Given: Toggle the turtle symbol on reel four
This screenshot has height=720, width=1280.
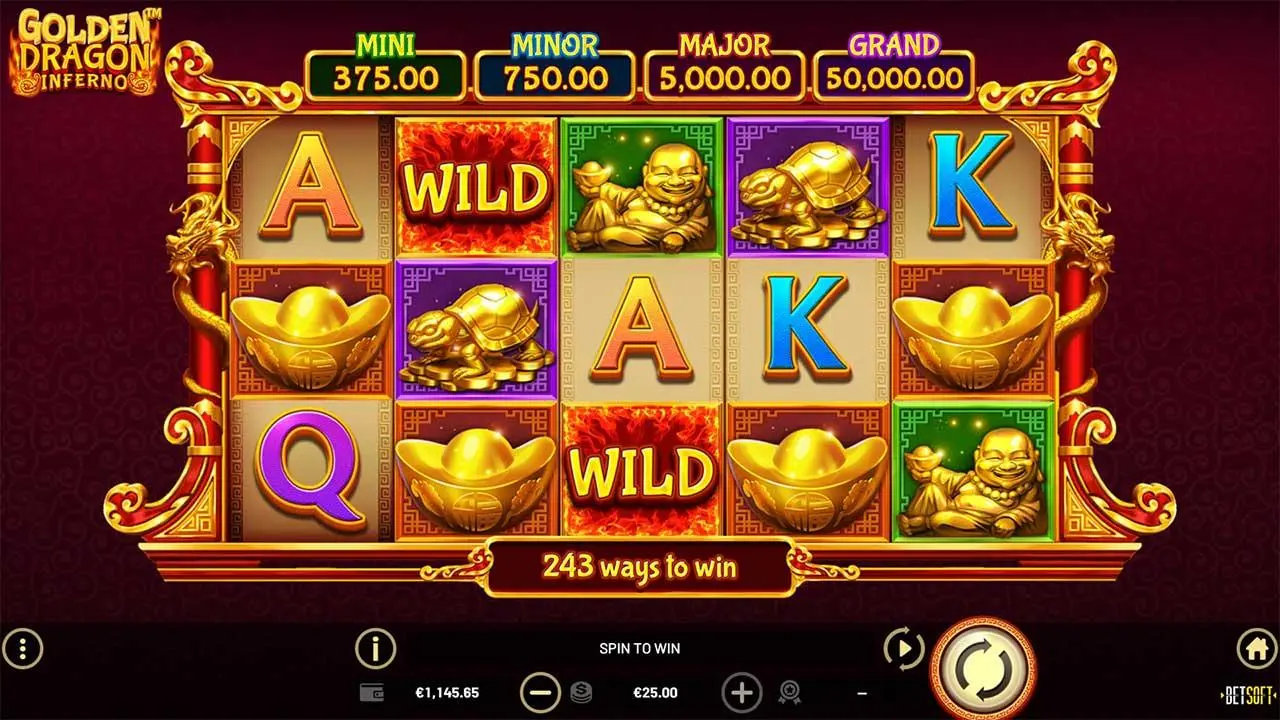Looking at the screenshot, I should 807,185.
